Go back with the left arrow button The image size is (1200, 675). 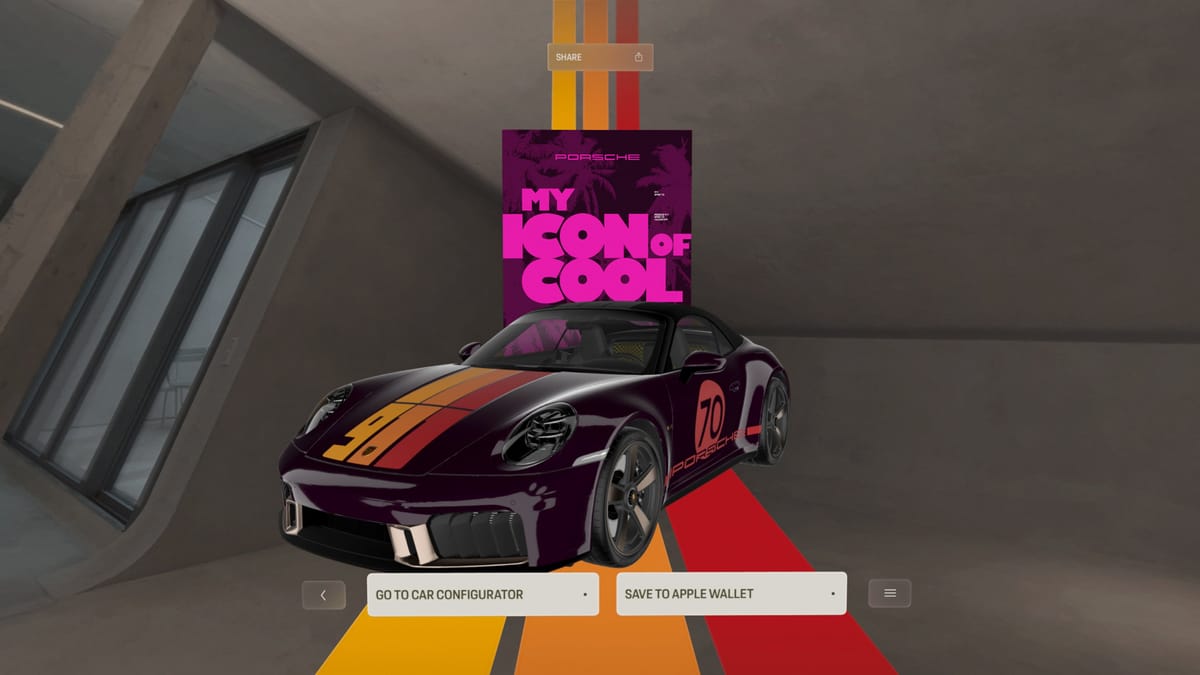(323, 595)
